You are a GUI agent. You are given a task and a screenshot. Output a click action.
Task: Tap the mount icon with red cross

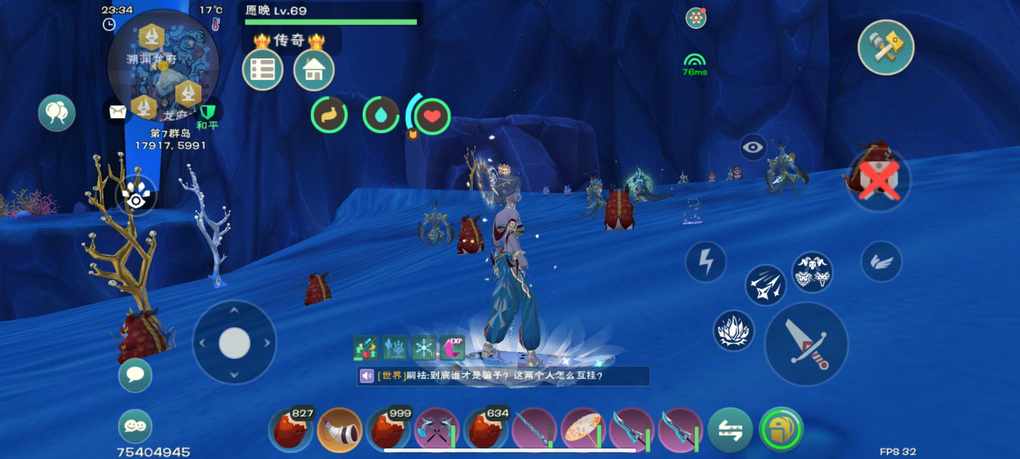(x=878, y=180)
